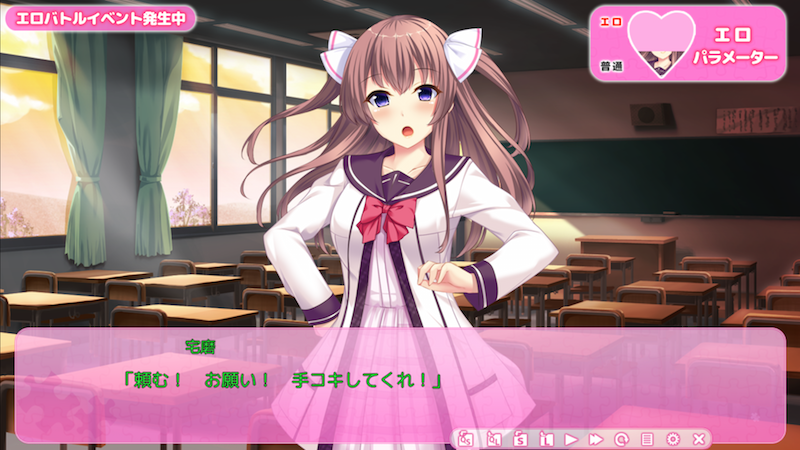800x450 pixels.
Task: Open the save menu (S icon)
Action: 520,438
